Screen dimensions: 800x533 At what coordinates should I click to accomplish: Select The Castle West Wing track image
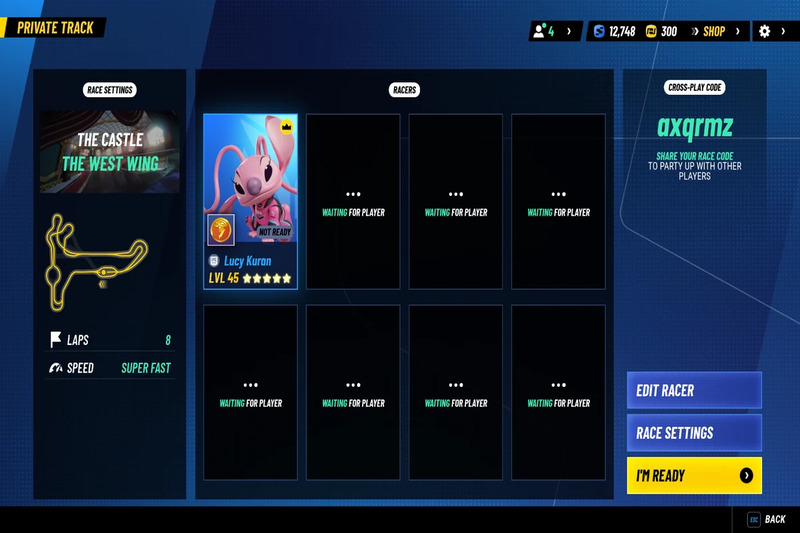(110, 150)
